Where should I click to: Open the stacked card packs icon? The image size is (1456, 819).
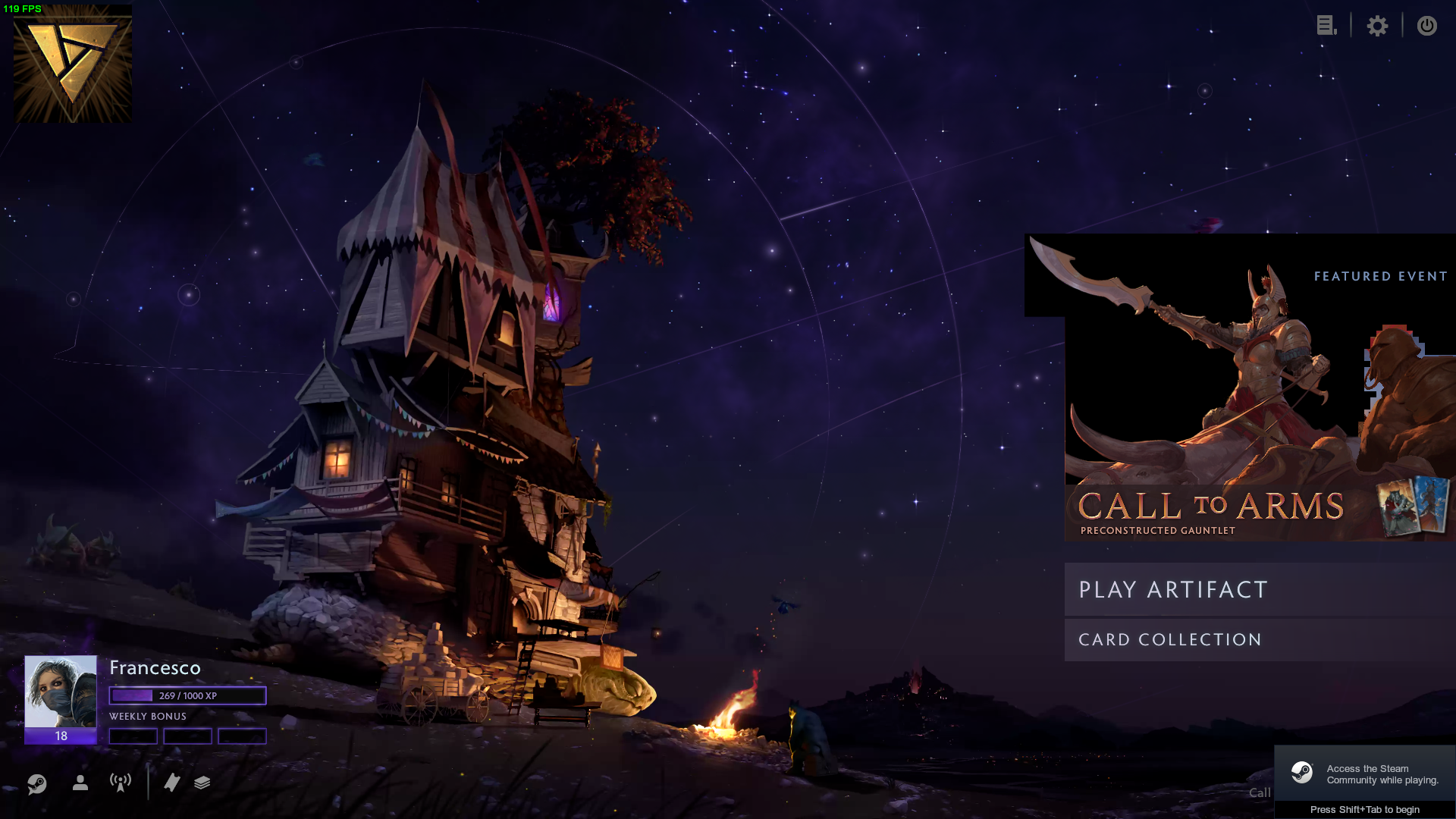click(202, 783)
